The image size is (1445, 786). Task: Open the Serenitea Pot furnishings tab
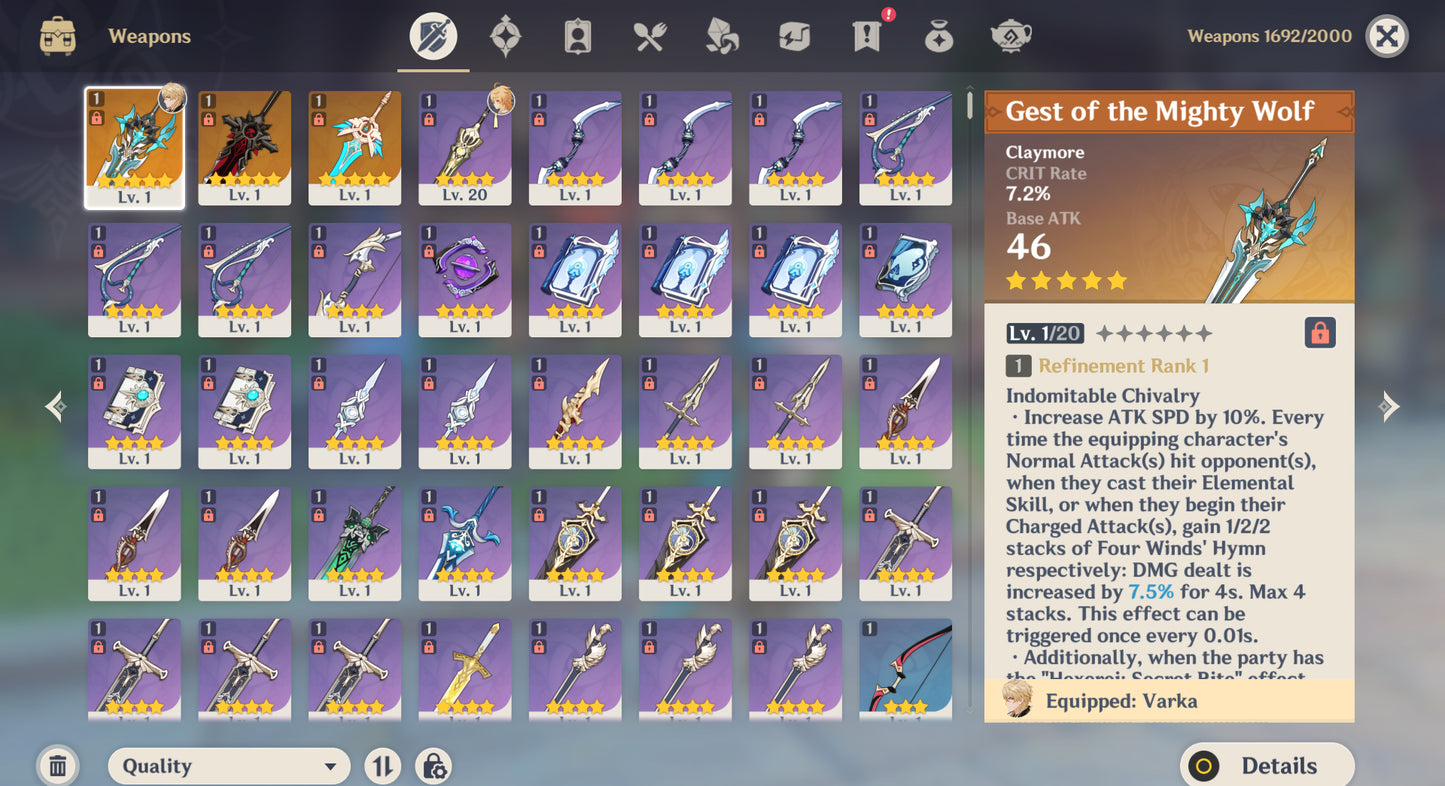(x=1011, y=36)
